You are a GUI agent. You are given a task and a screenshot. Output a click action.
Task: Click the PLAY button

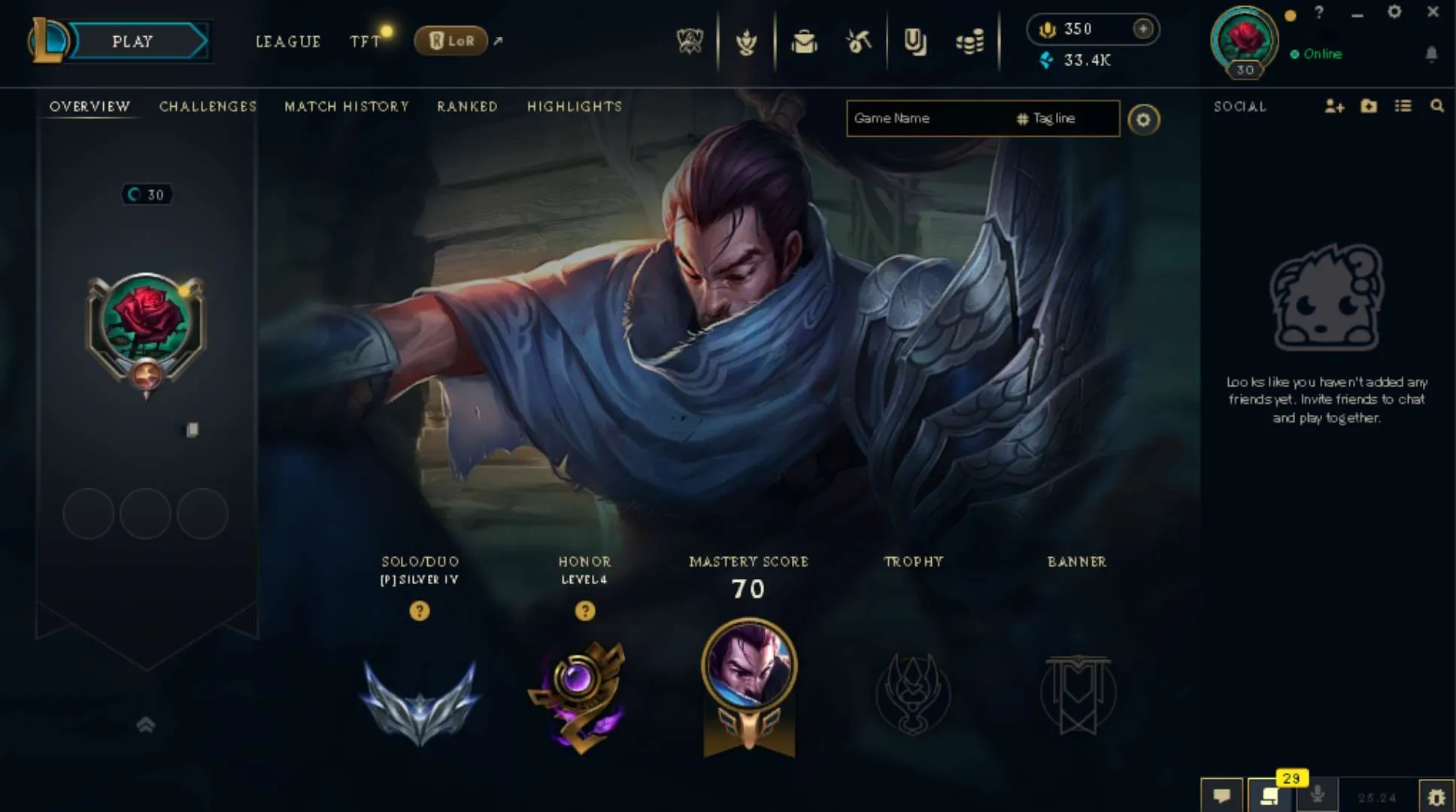(x=133, y=41)
